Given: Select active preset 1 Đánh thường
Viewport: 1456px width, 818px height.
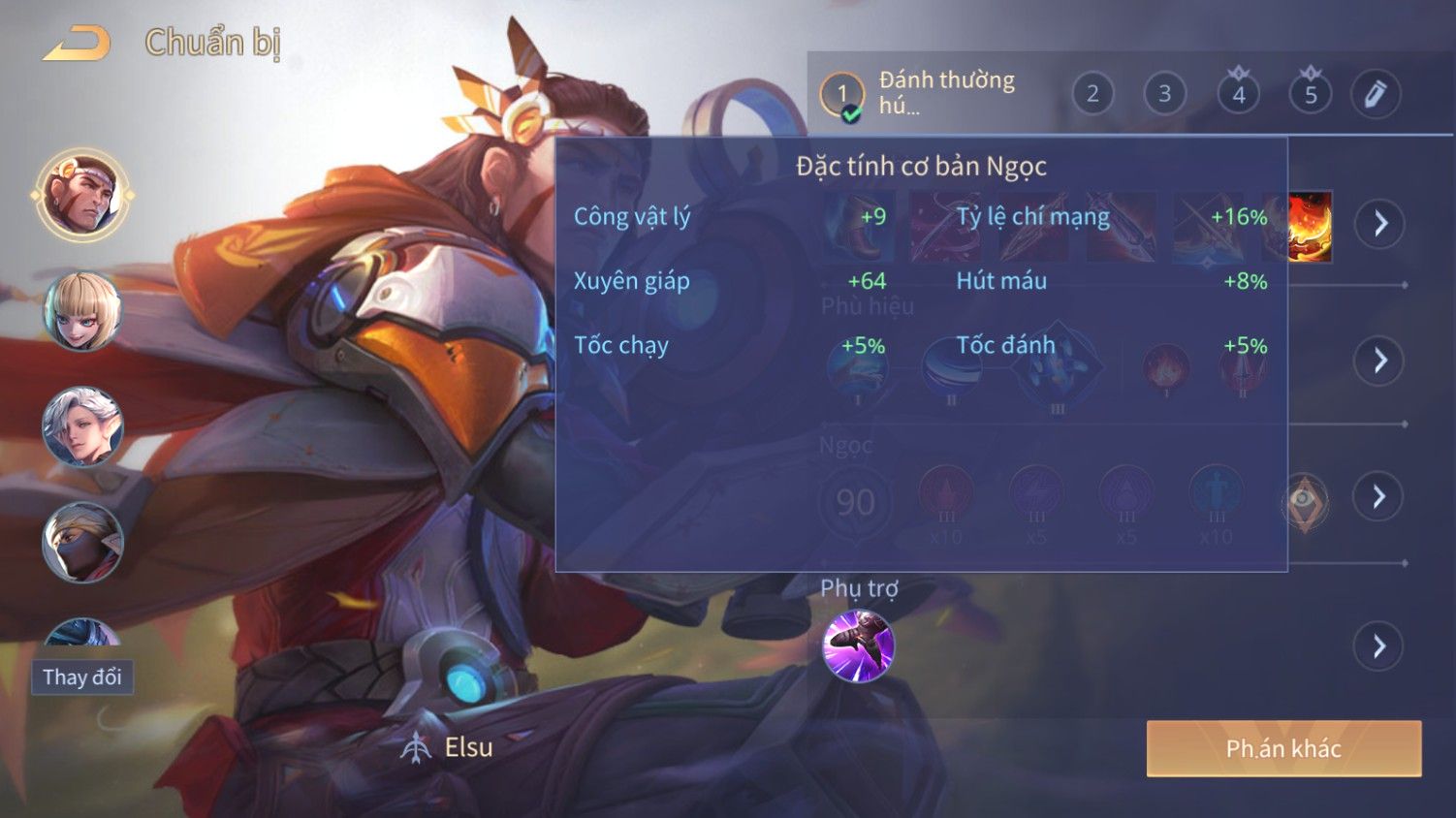Looking at the screenshot, I should click(841, 95).
